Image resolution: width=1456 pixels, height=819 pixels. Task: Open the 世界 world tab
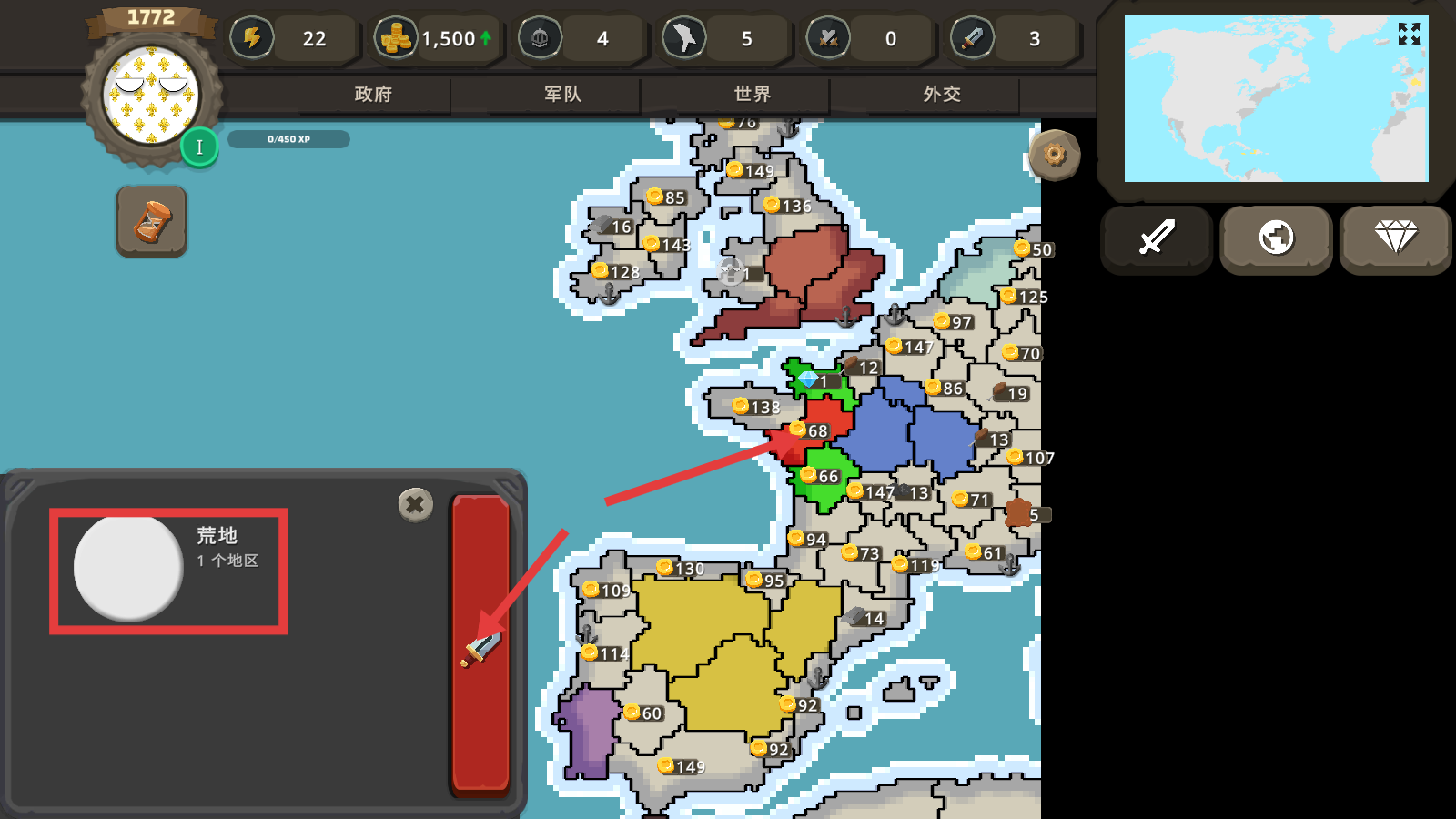click(x=753, y=94)
